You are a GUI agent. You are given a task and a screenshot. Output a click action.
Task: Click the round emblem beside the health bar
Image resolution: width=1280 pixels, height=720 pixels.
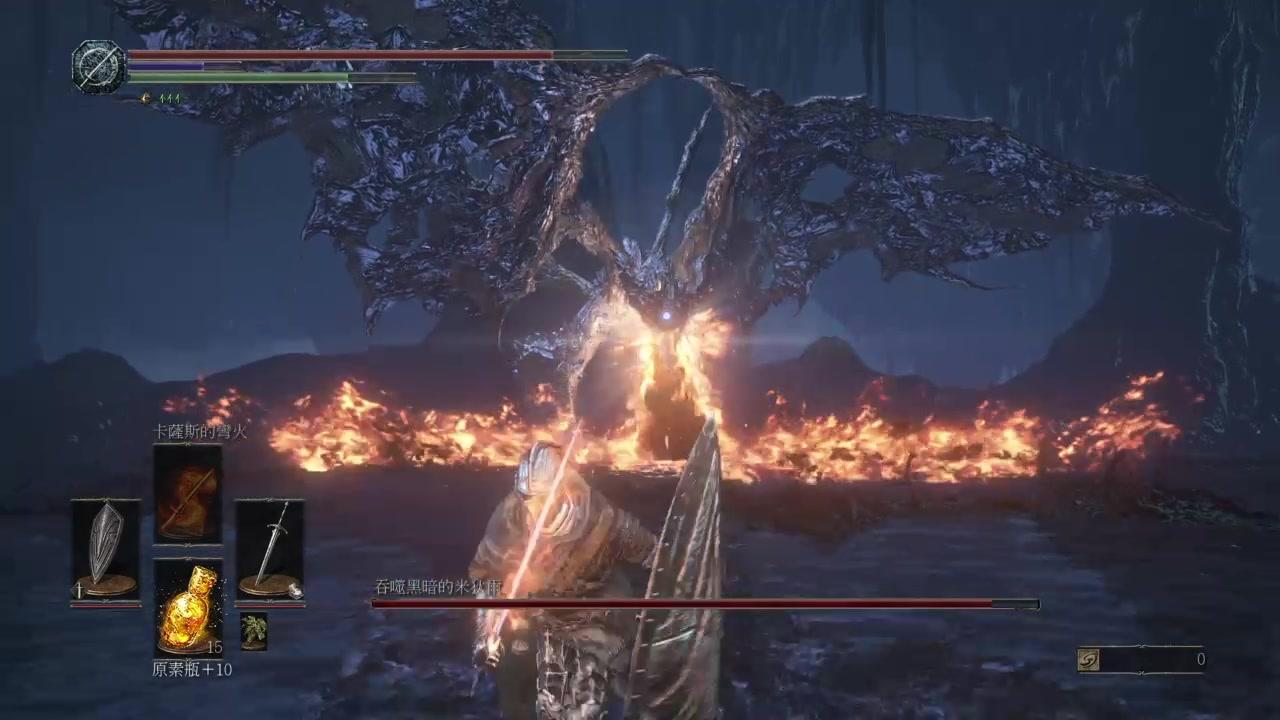[x=98, y=67]
